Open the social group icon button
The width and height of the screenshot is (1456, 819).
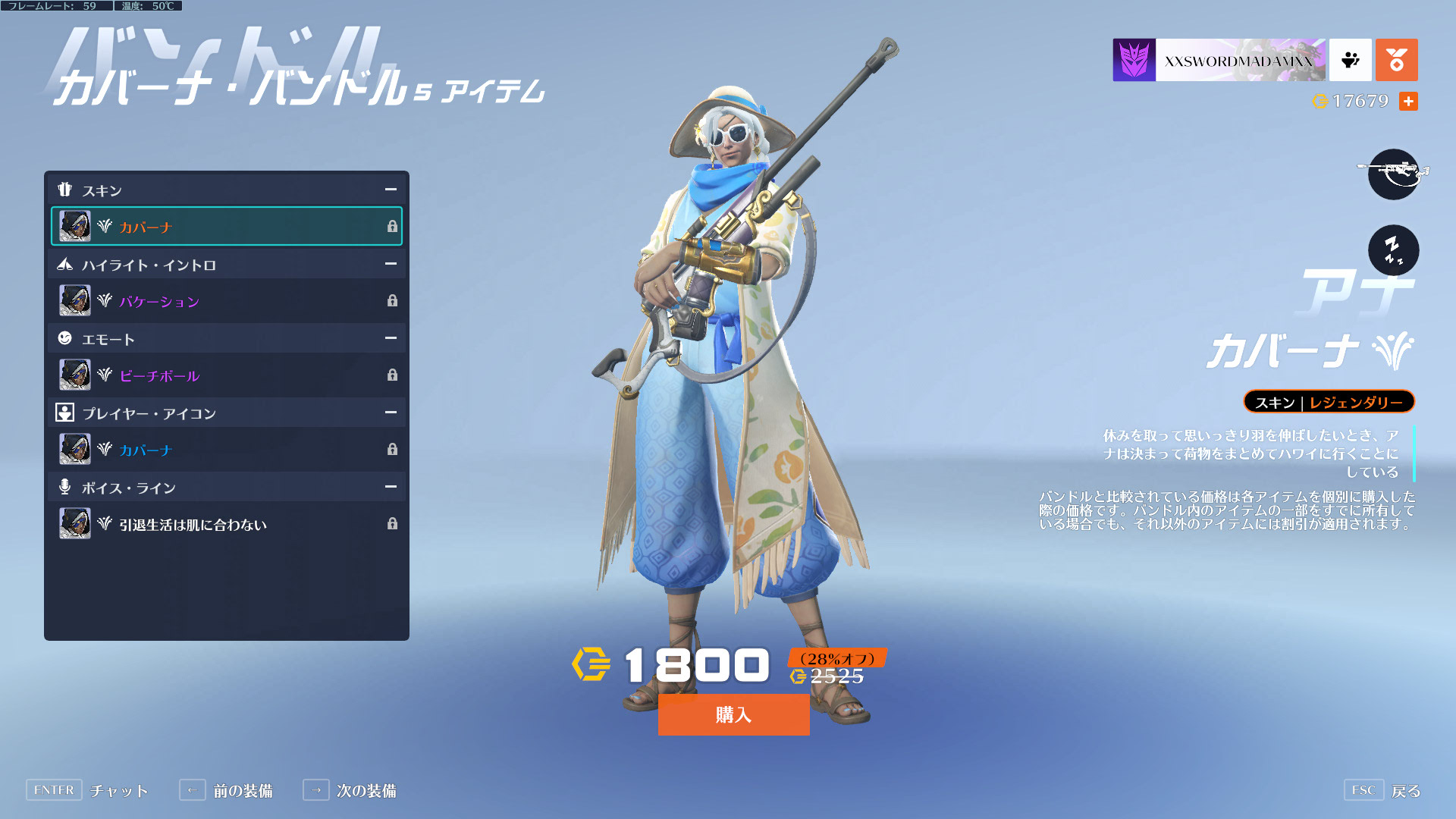click(1350, 60)
